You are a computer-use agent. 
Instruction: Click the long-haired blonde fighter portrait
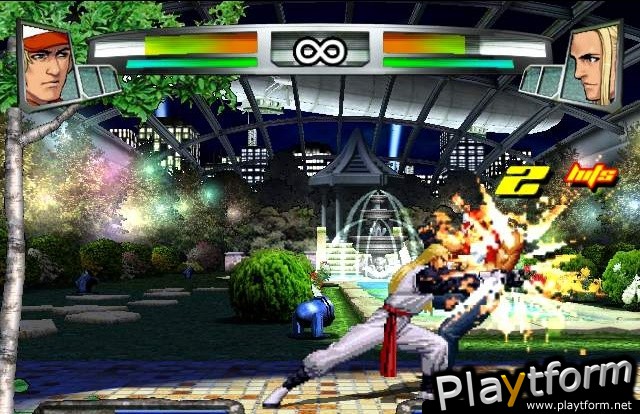592,64
